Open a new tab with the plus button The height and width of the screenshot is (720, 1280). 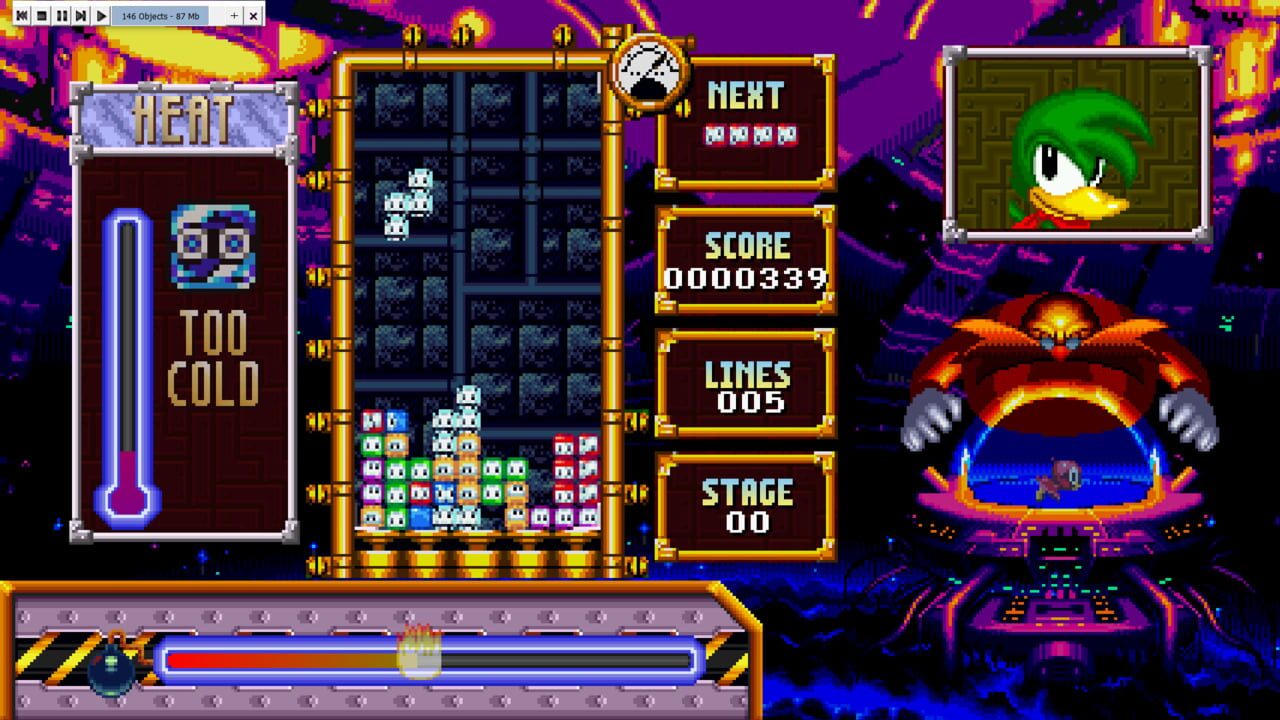233,15
